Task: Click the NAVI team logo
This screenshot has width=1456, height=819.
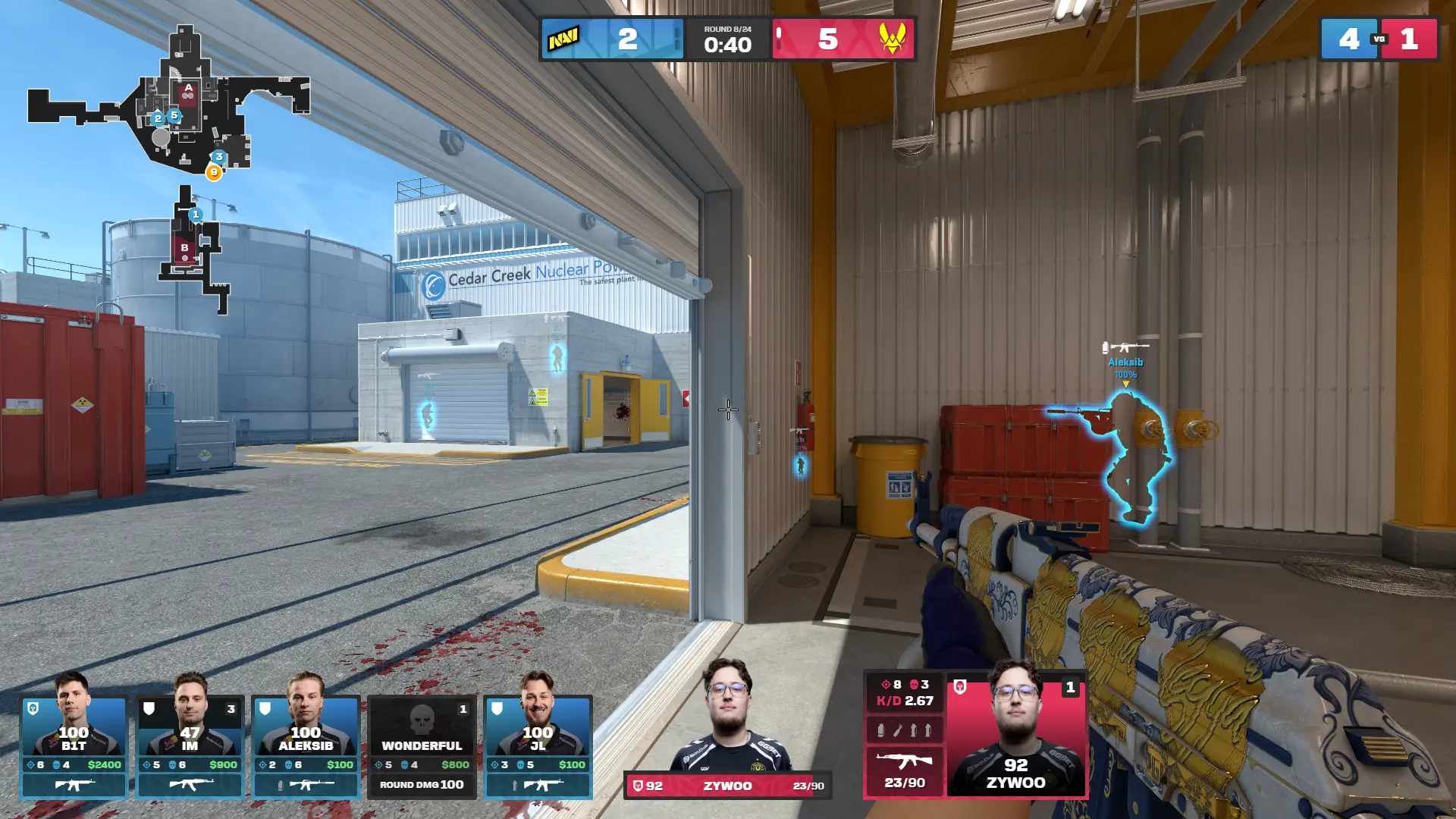Action: pos(564,39)
